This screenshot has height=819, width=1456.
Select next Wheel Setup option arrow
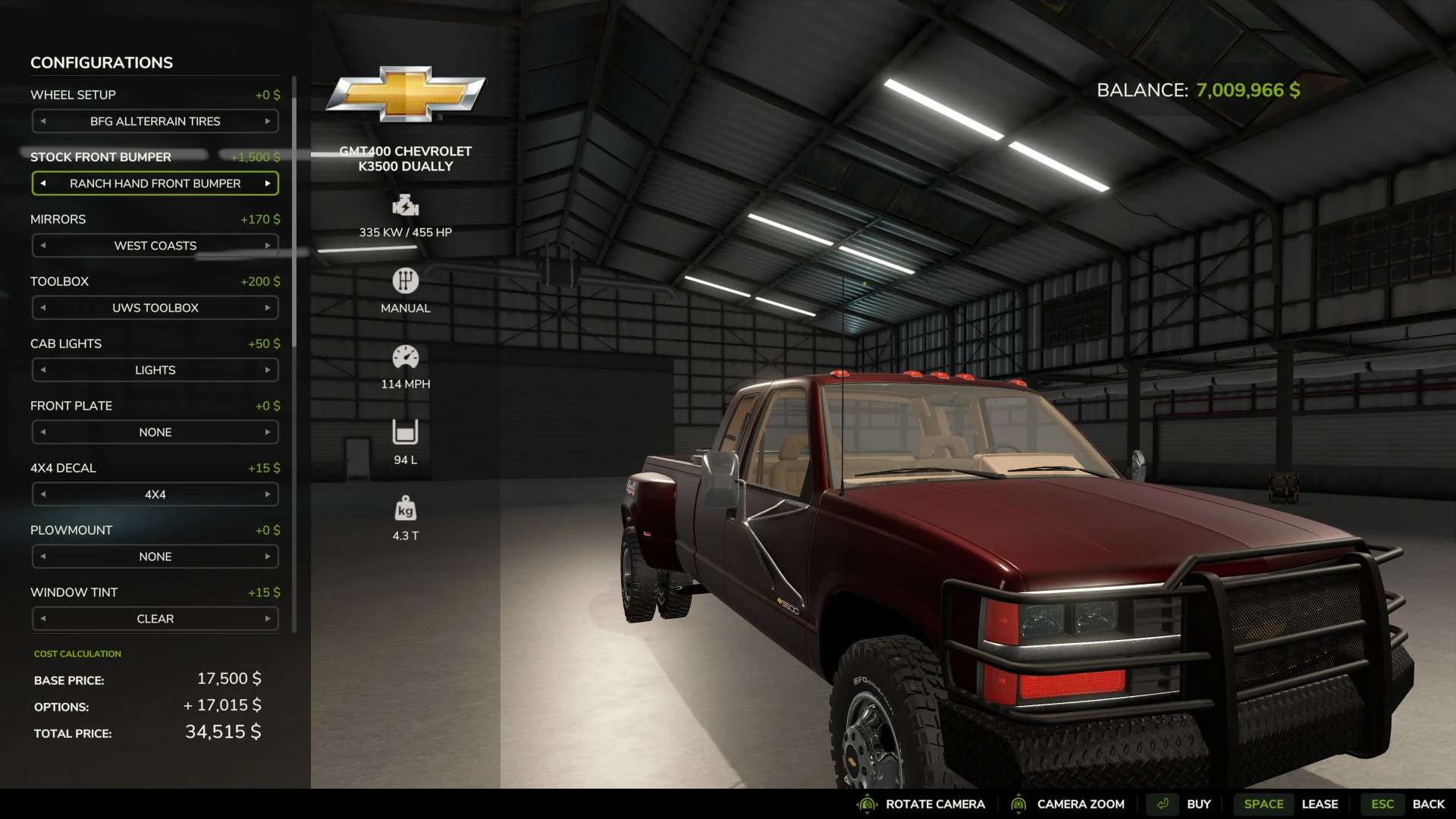pos(268,121)
